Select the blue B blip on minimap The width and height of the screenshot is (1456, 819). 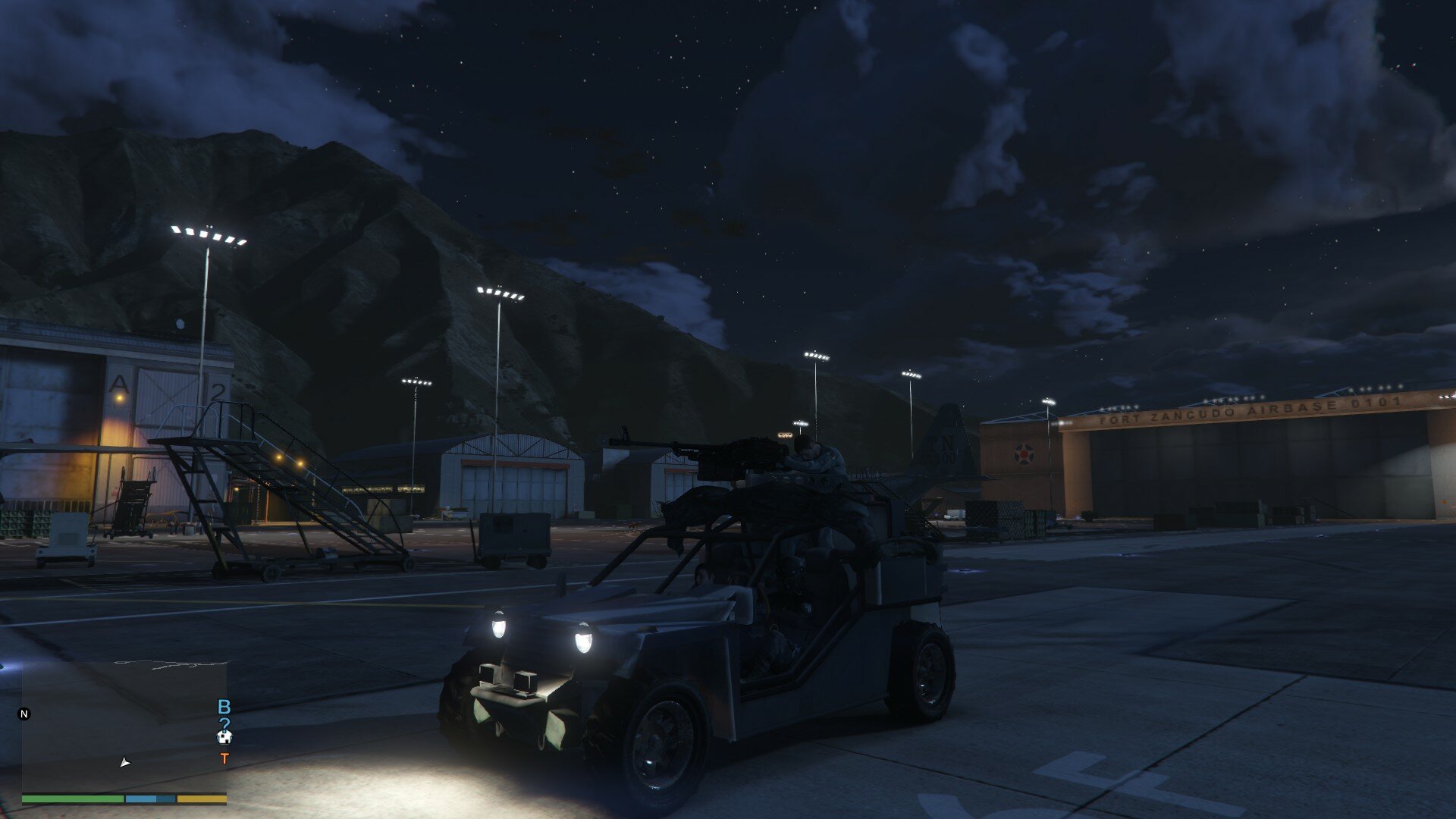[x=224, y=707]
